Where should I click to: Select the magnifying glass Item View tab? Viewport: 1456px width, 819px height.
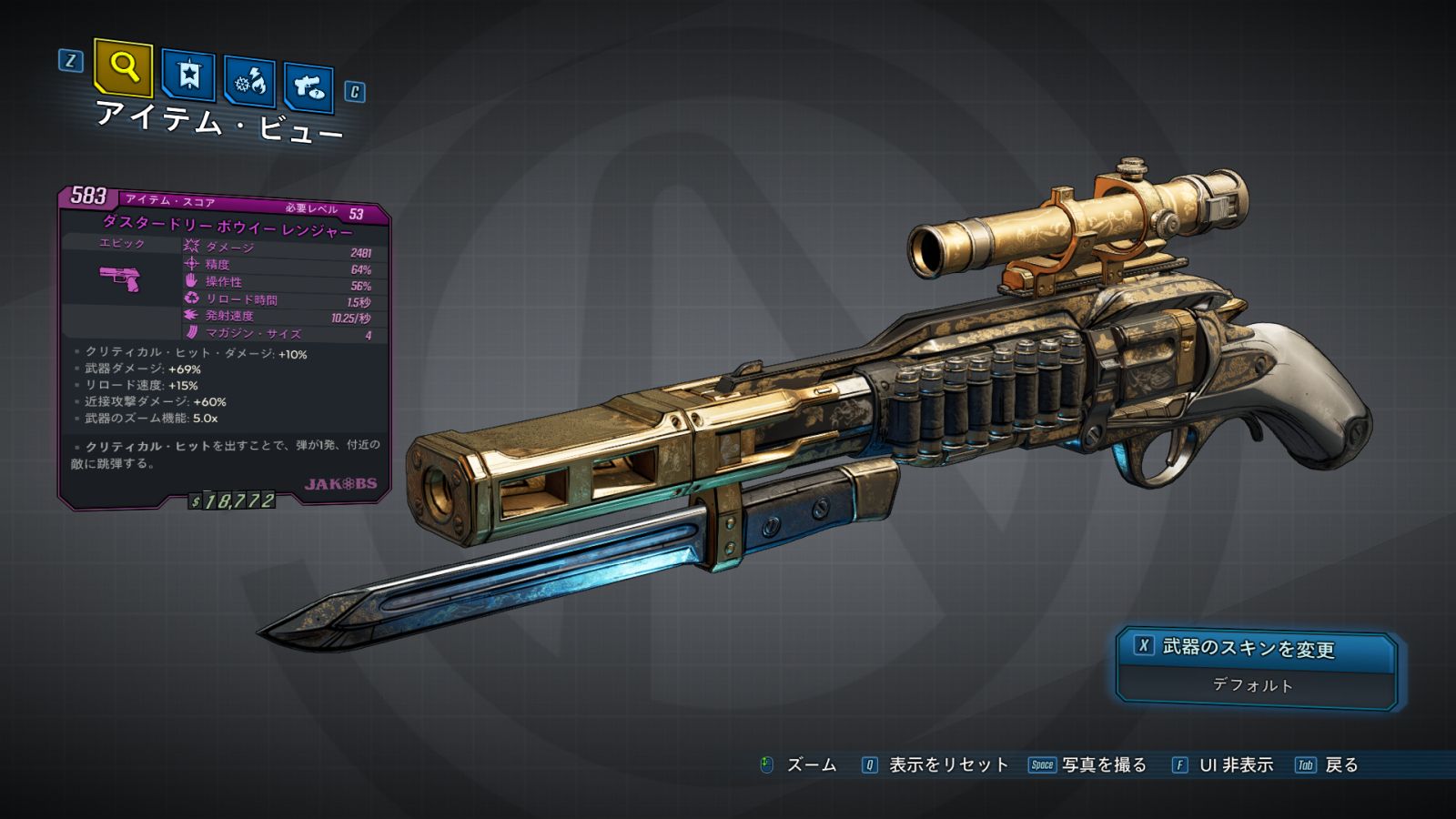123,67
